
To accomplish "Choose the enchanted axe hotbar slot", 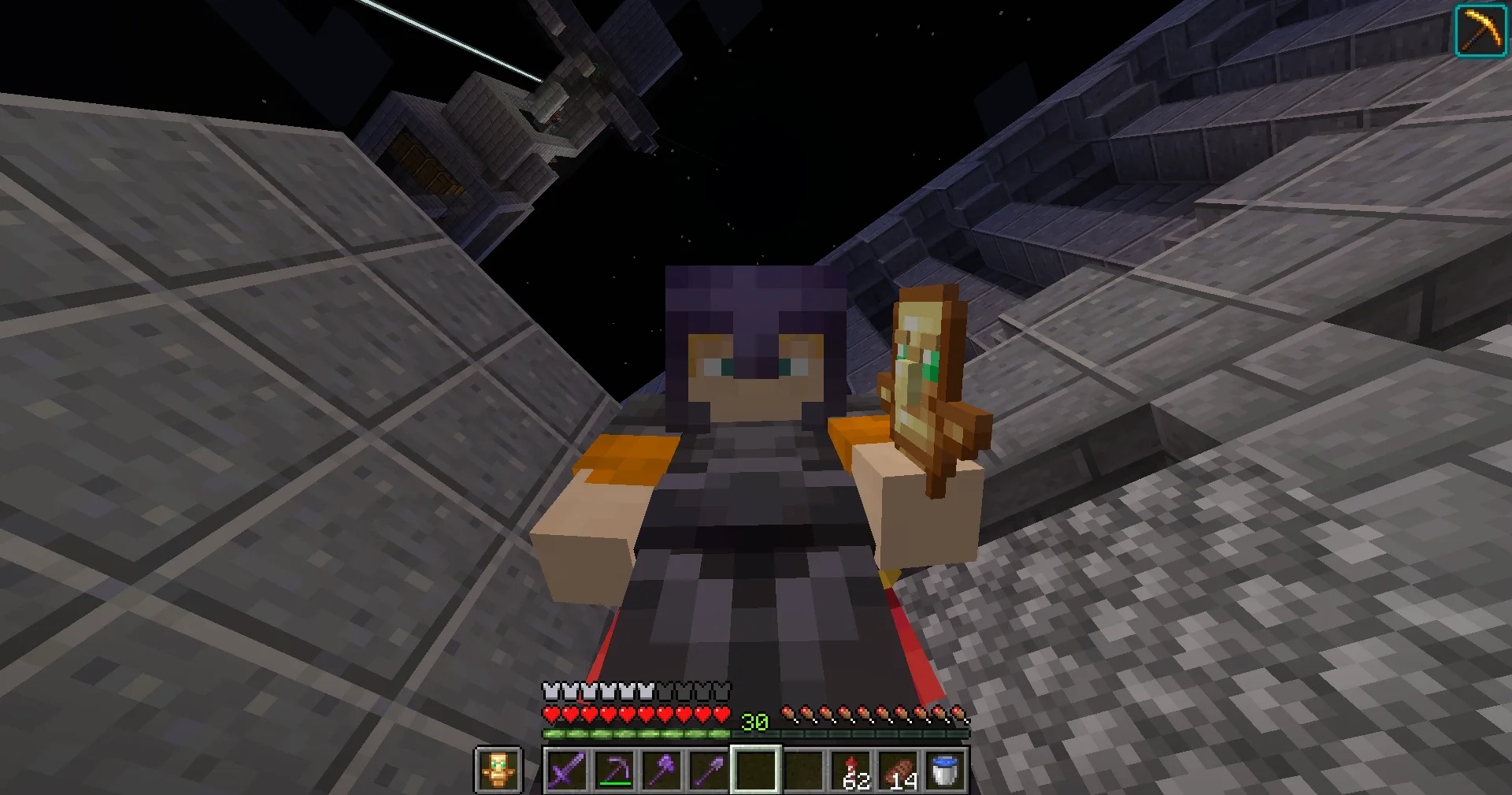I will tap(661, 770).
